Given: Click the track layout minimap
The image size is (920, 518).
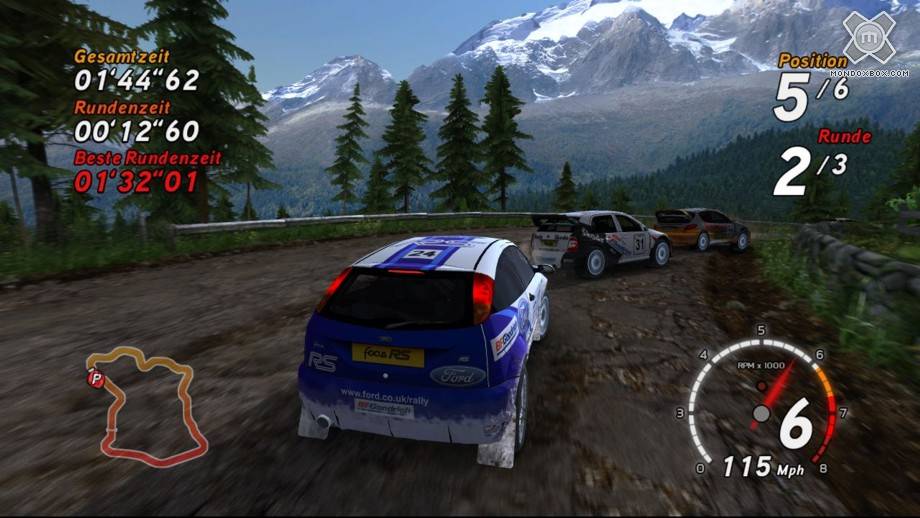Looking at the screenshot, I should pyautogui.click(x=150, y=405).
